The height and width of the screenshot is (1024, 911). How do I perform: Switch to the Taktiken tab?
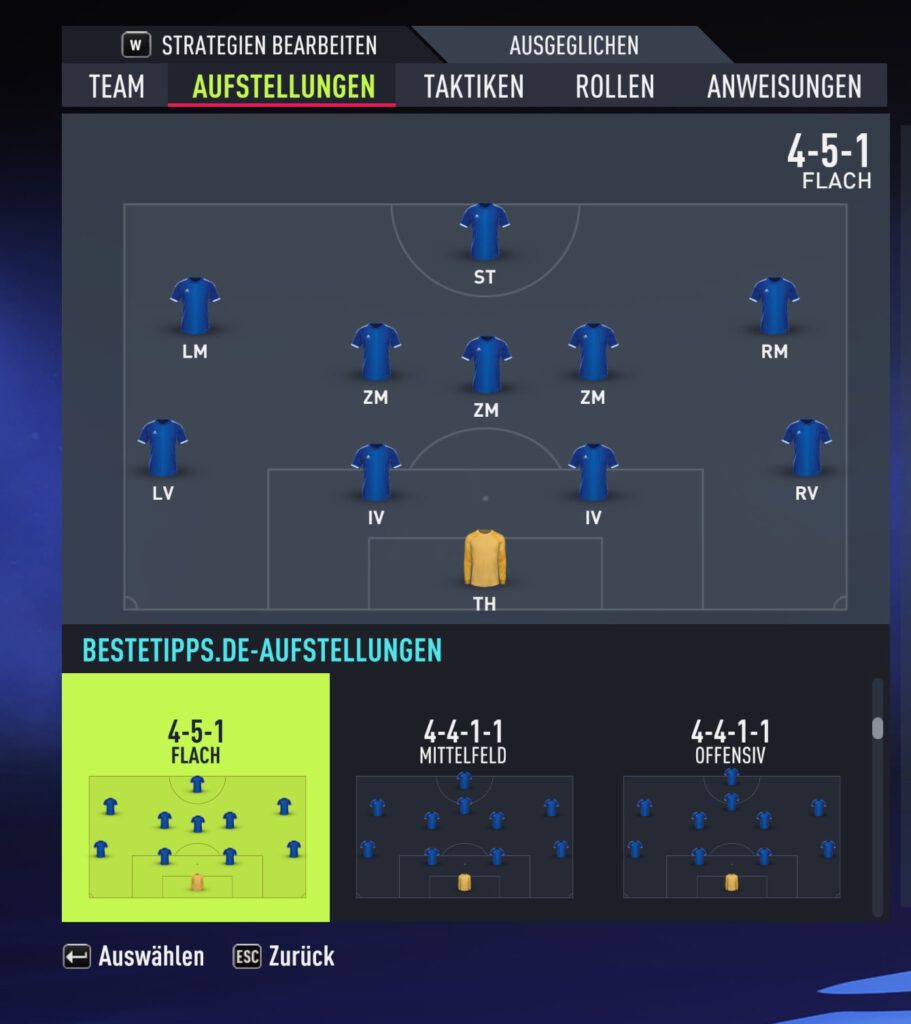(x=473, y=86)
